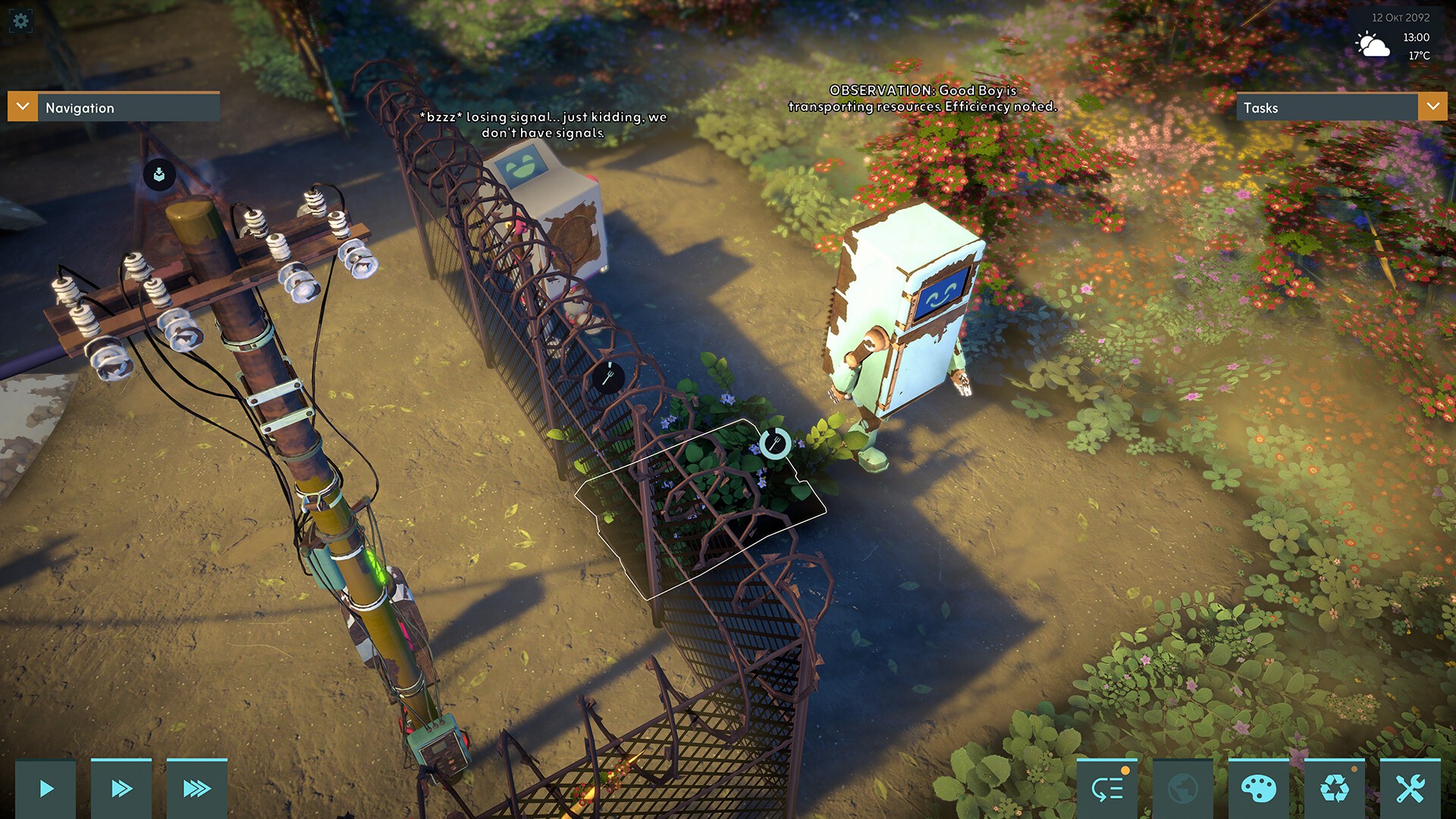Open the settings gear icon
1456x819 pixels.
pos(20,20)
